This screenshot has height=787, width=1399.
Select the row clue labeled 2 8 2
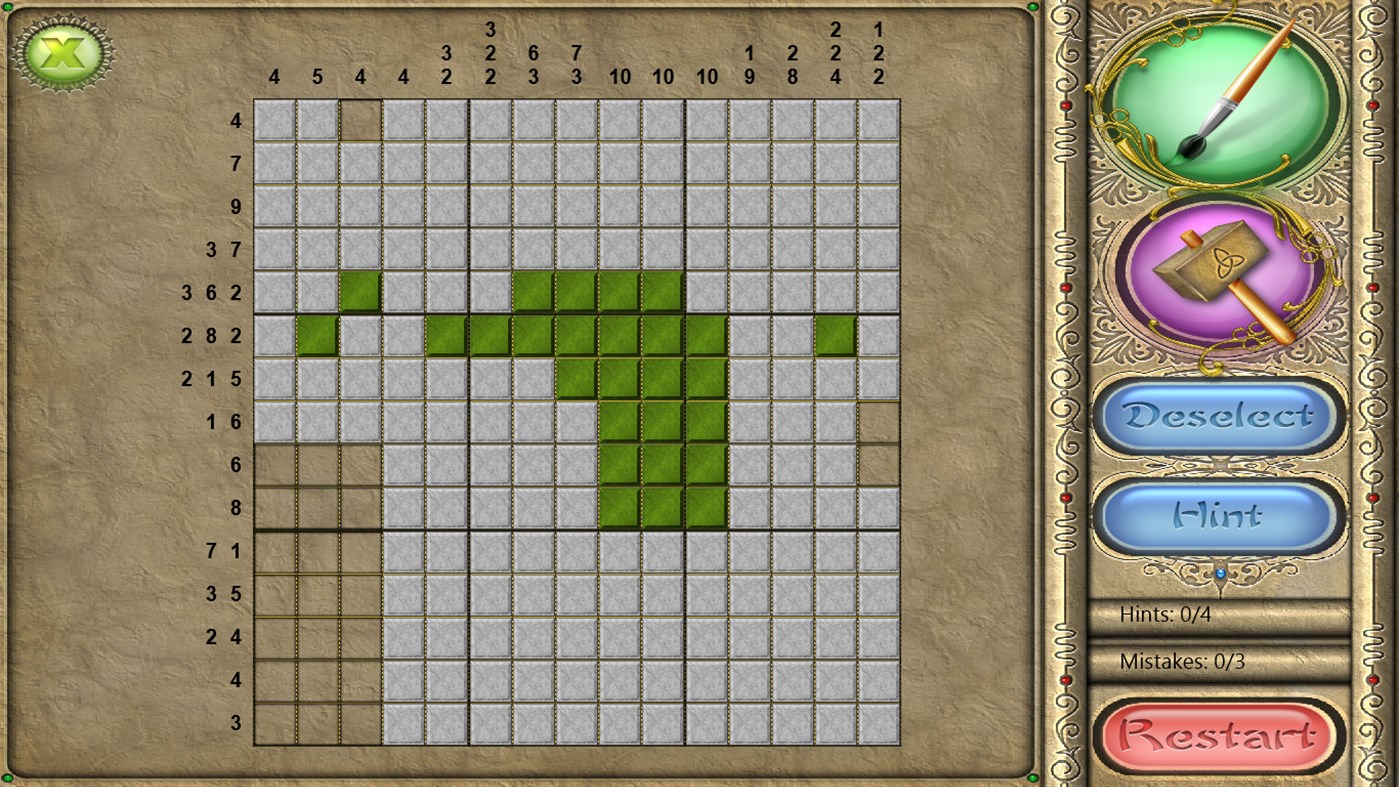pos(210,336)
